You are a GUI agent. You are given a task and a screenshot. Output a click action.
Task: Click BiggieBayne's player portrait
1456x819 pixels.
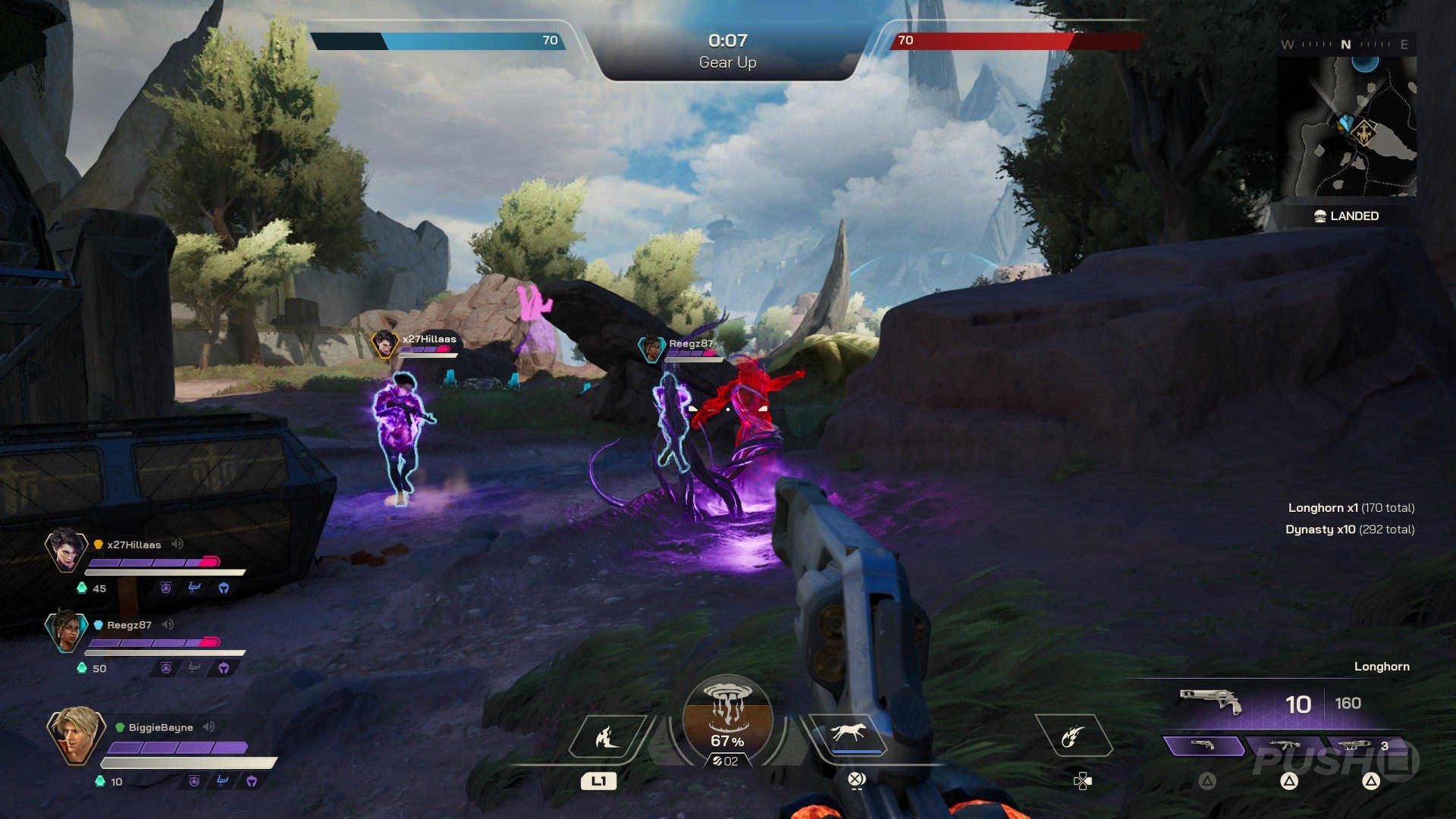tap(75, 734)
